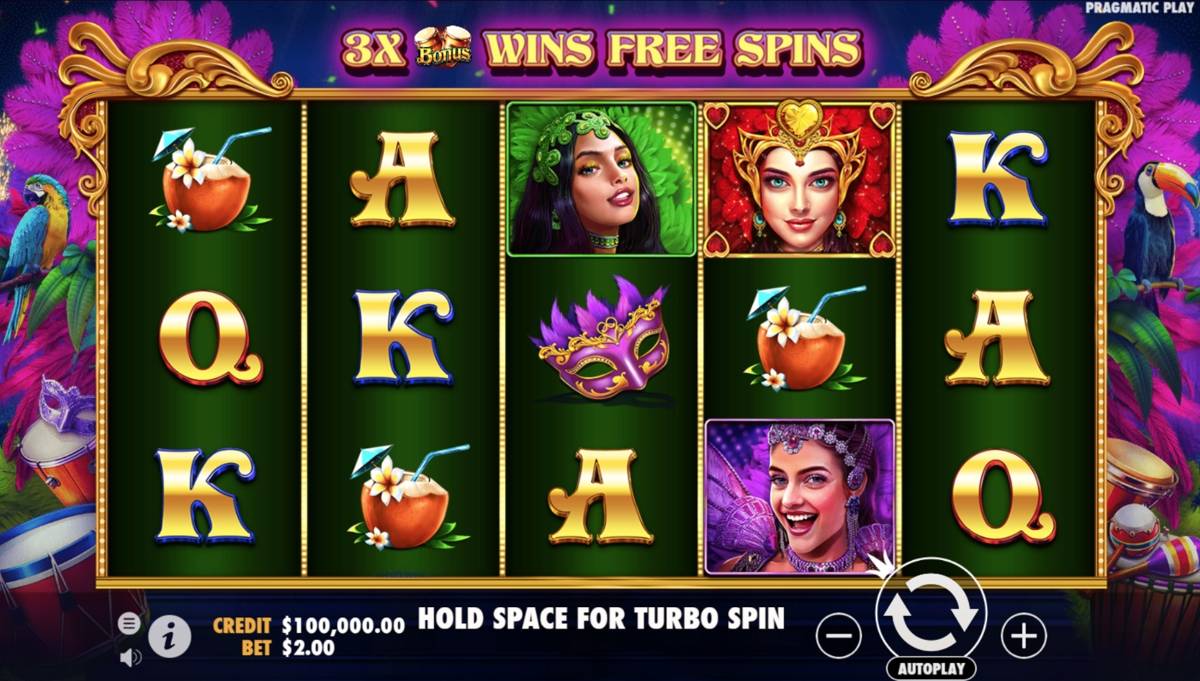This screenshot has height=681, width=1200.
Task: Open the hamburger settings menu
Action: tap(129, 623)
